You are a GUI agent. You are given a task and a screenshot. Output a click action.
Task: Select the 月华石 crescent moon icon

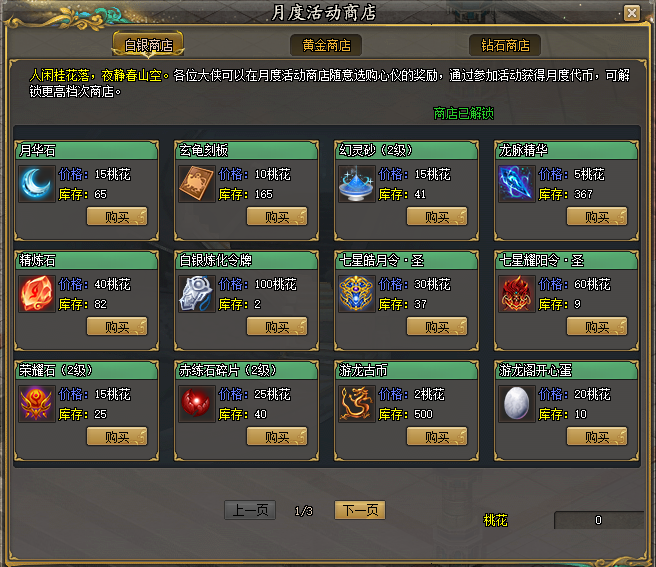click(x=37, y=183)
